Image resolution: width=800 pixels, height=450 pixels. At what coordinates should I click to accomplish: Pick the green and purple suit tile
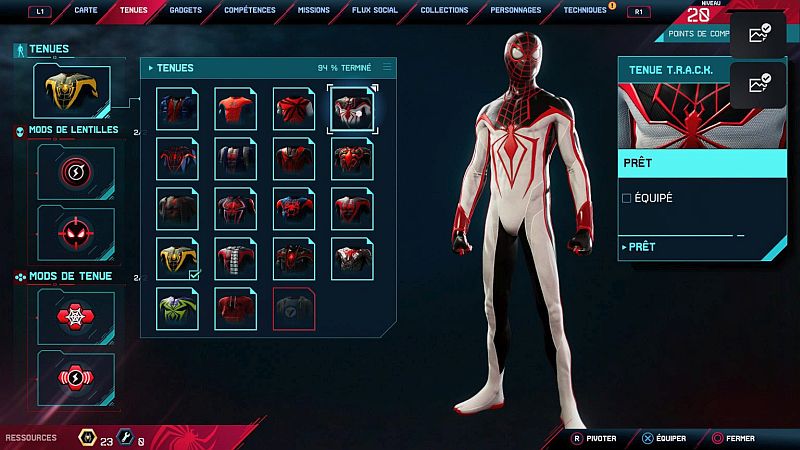(177, 308)
